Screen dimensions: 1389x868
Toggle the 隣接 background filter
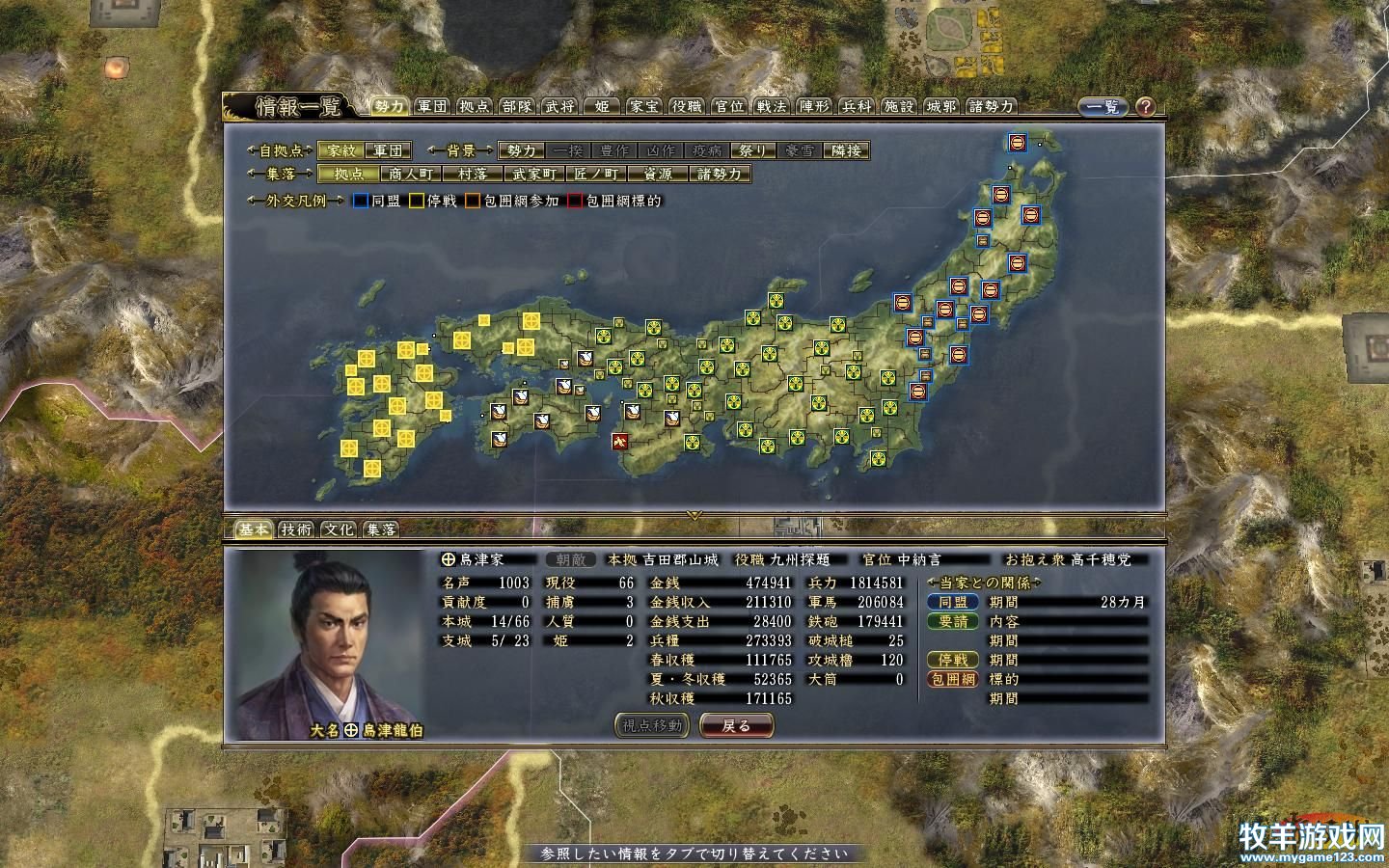pos(847,150)
